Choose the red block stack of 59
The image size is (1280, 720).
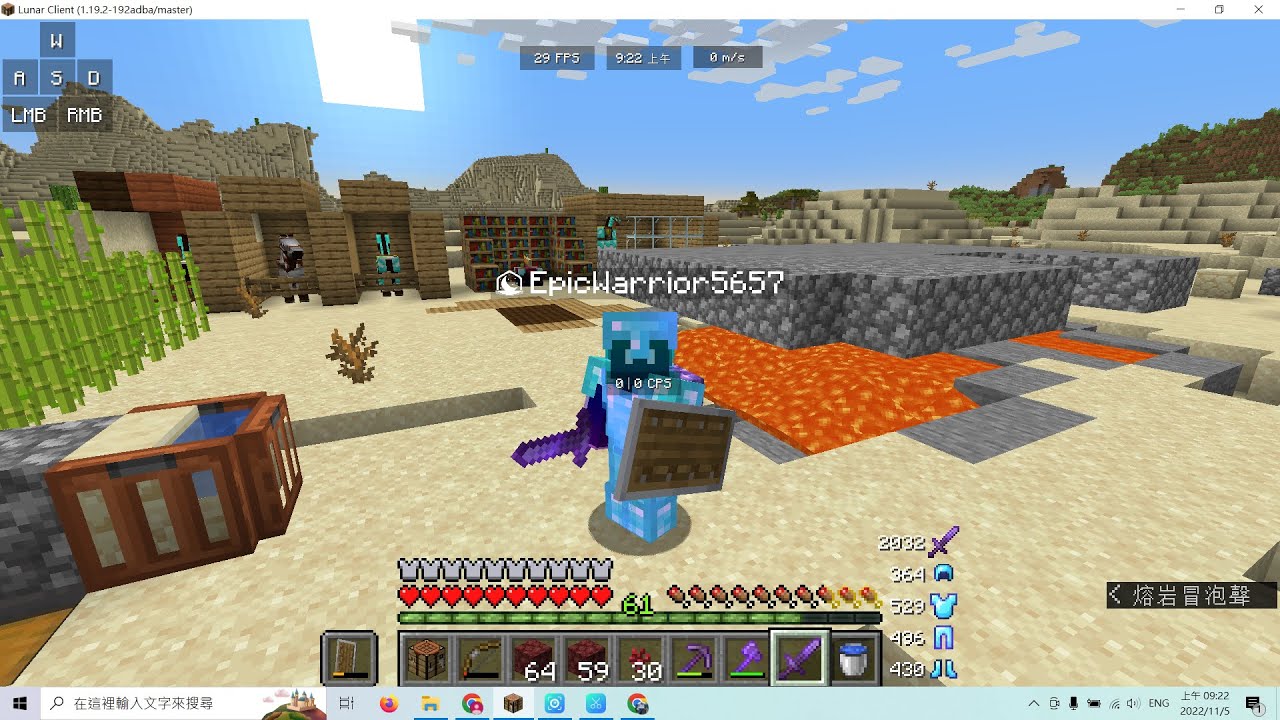(x=588, y=659)
